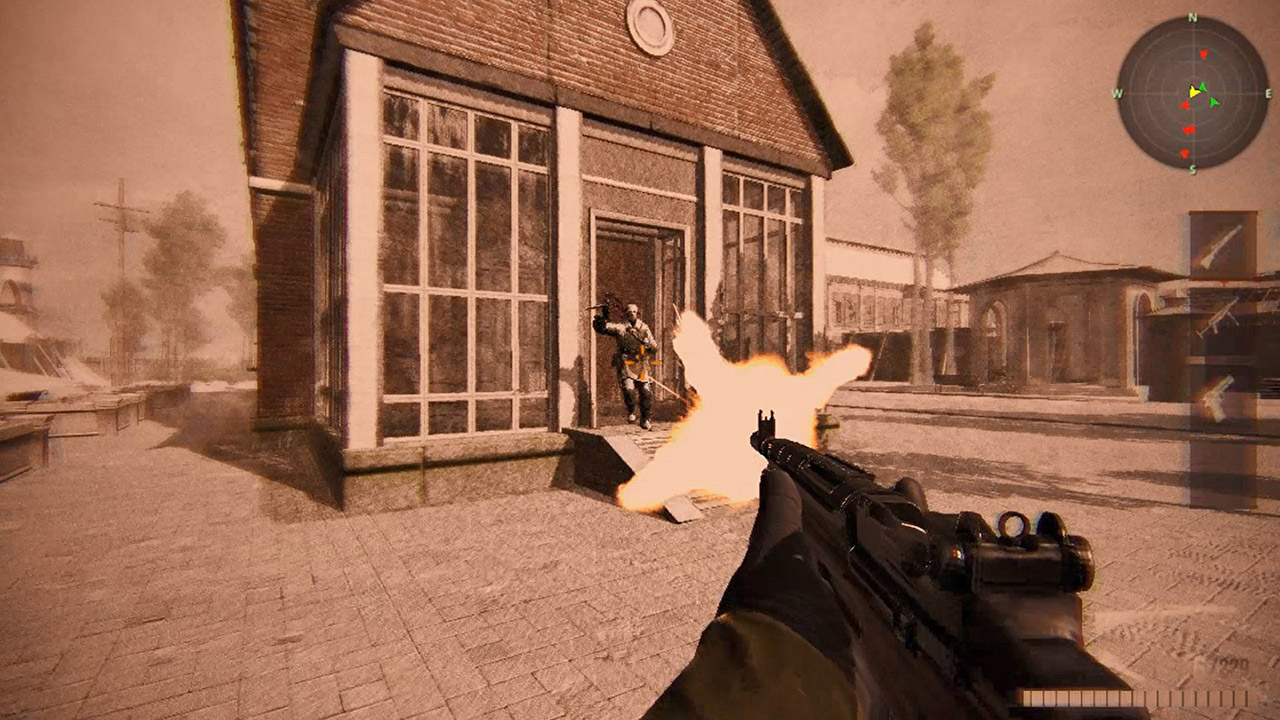Click the topmost red enemy marker on the compass
The image size is (1280, 720).
tap(1204, 53)
